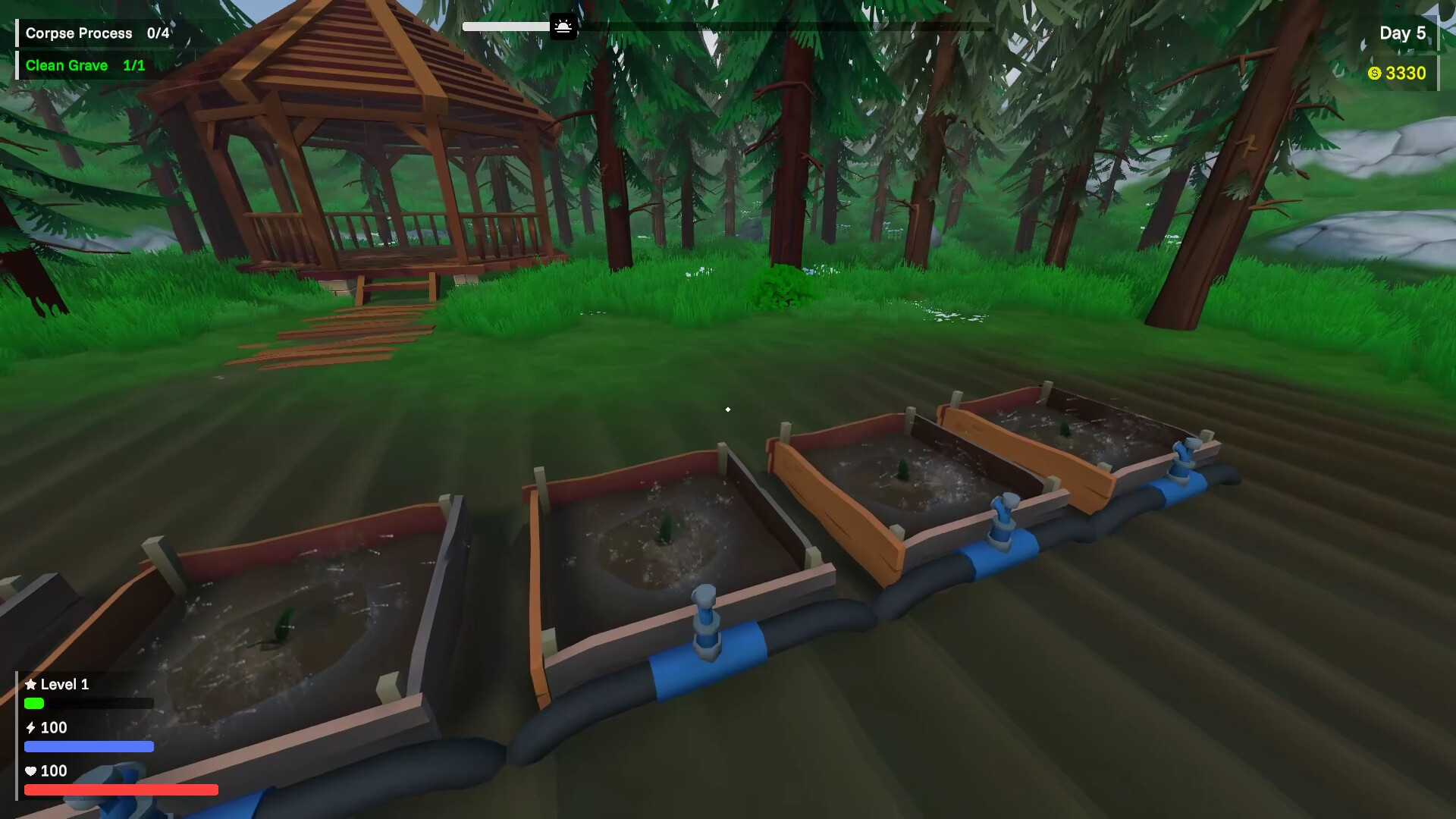This screenshot has height=819, width=1456.
Task: Click the heart health icon
Action: [30, 771]
